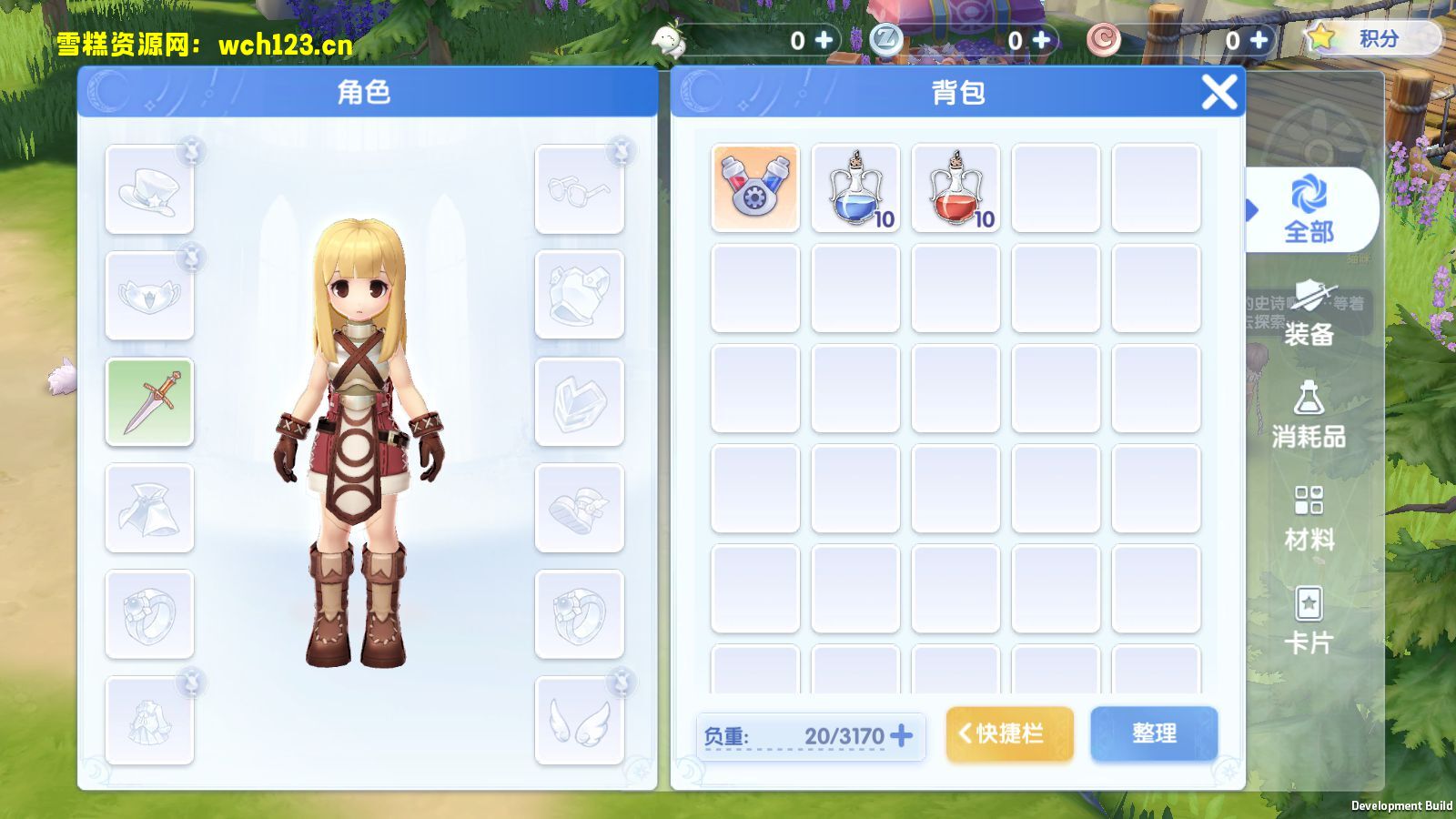Select the blue potion stack of 10
Image resolution: width=1456 pixels, height=819 pixels.
coord(855,185)
